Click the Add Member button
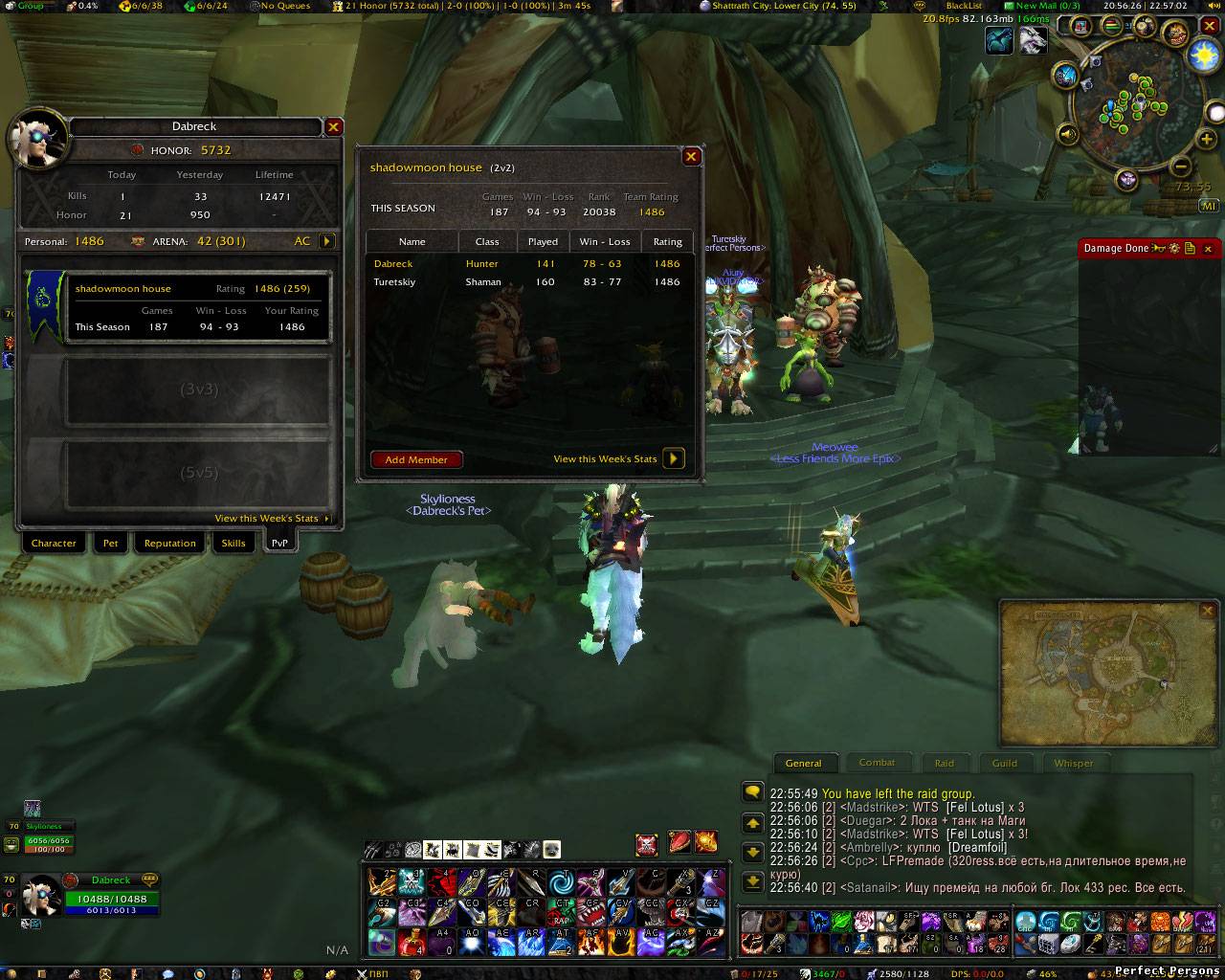This screenshot has width=1225, height=980. click(x=416, y=460)
